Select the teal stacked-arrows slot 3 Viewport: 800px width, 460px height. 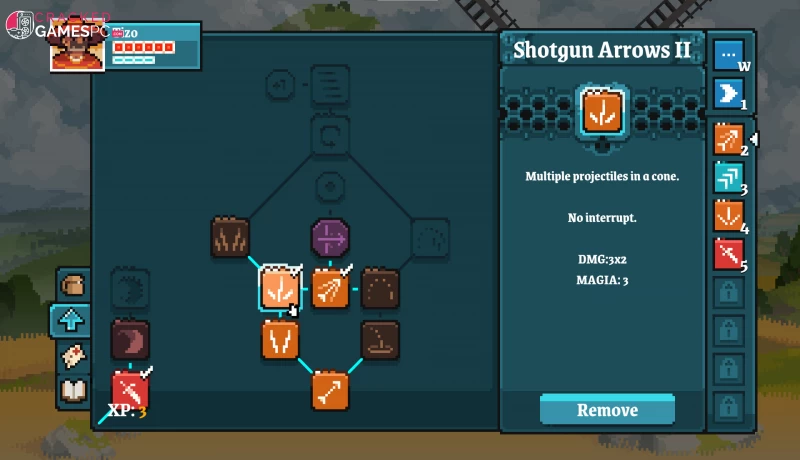pyautogui.click(x=728, y=178)
